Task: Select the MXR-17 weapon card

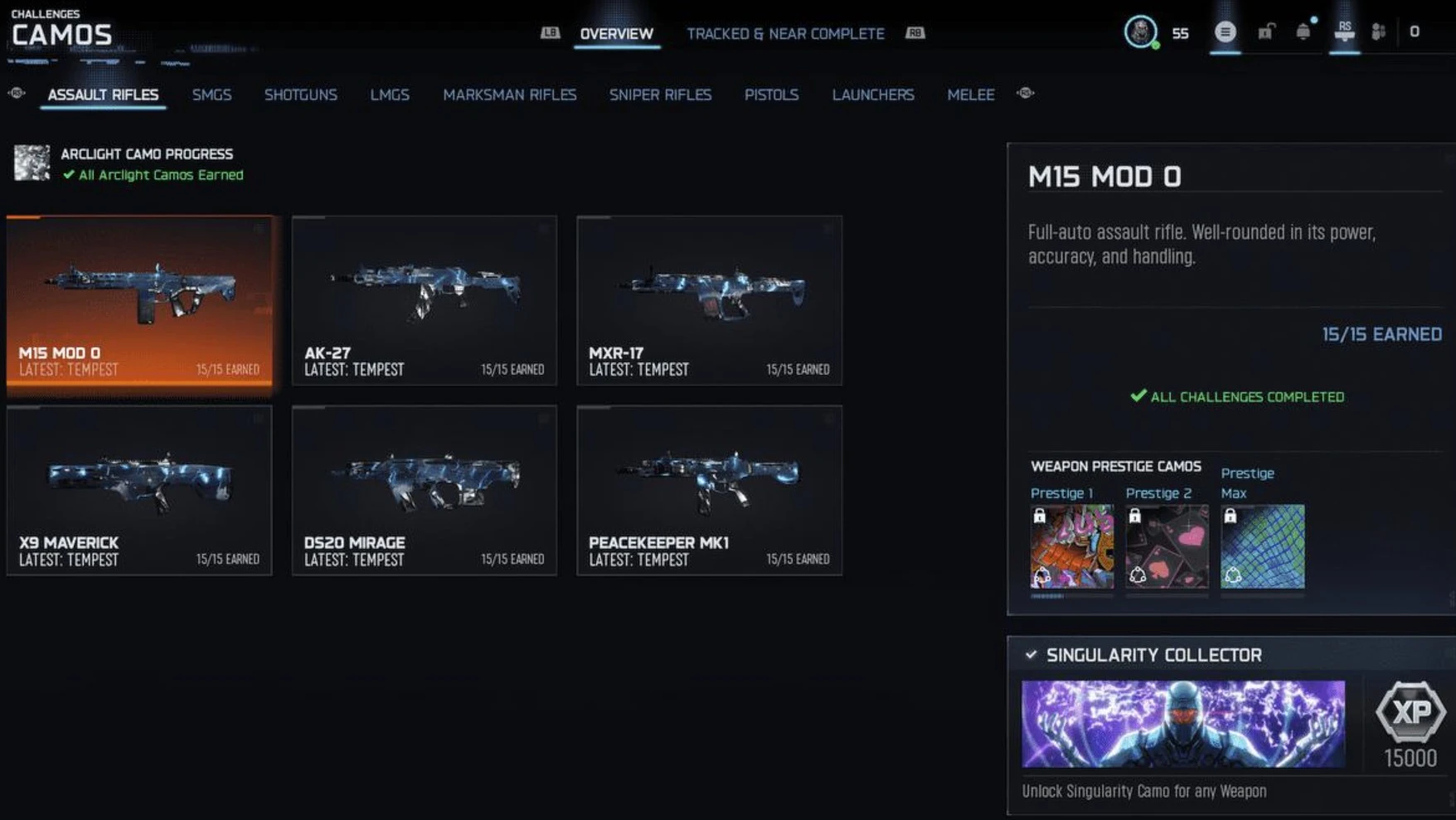Action: click(708, 298)
